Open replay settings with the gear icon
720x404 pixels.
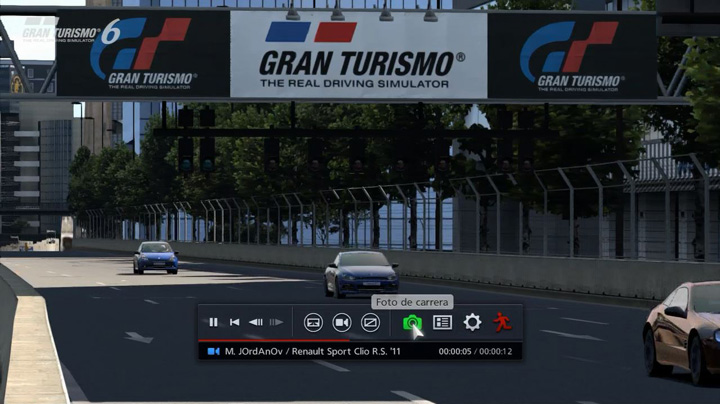tap(472, 322)
